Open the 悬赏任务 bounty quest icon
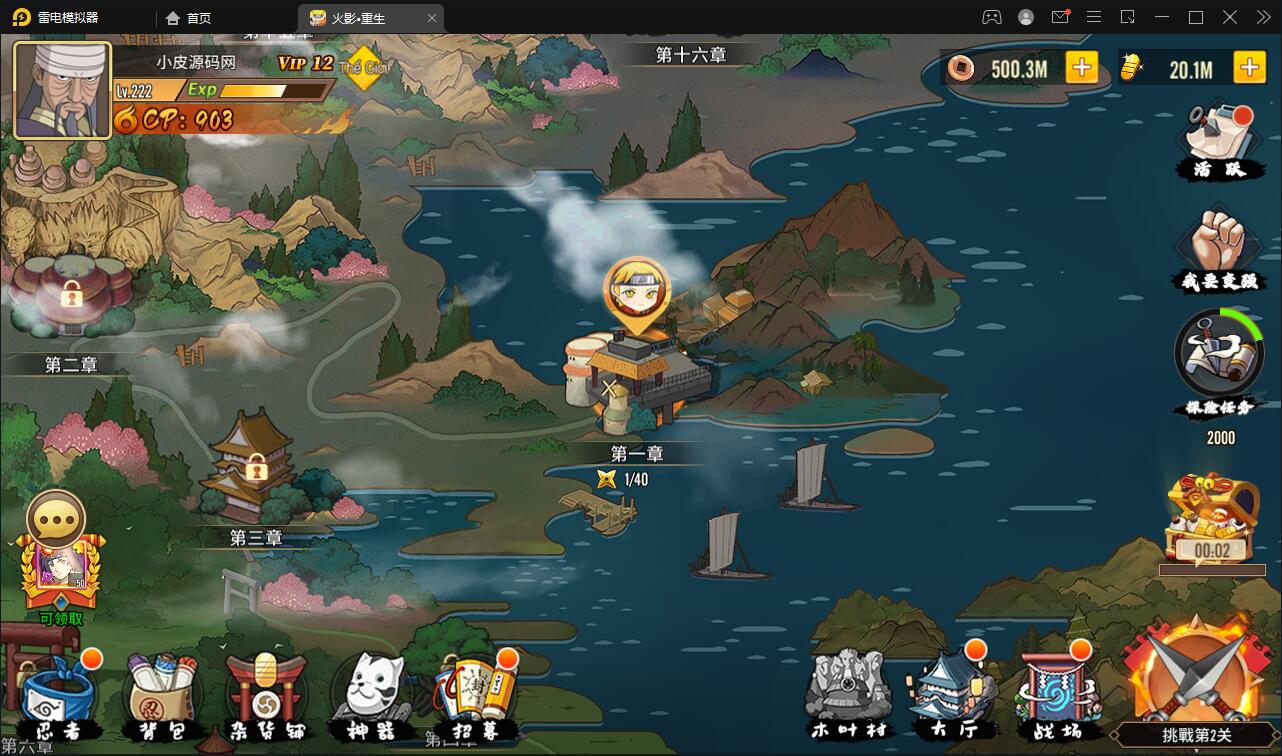Viewport: 1282px width, 756px height. pos(1218,360)
